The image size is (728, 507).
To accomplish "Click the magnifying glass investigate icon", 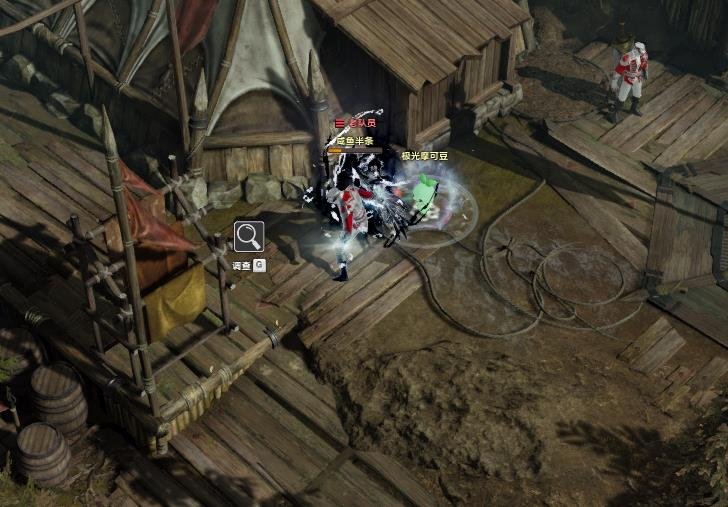I will pyautogui.click(x=249, y=237).
